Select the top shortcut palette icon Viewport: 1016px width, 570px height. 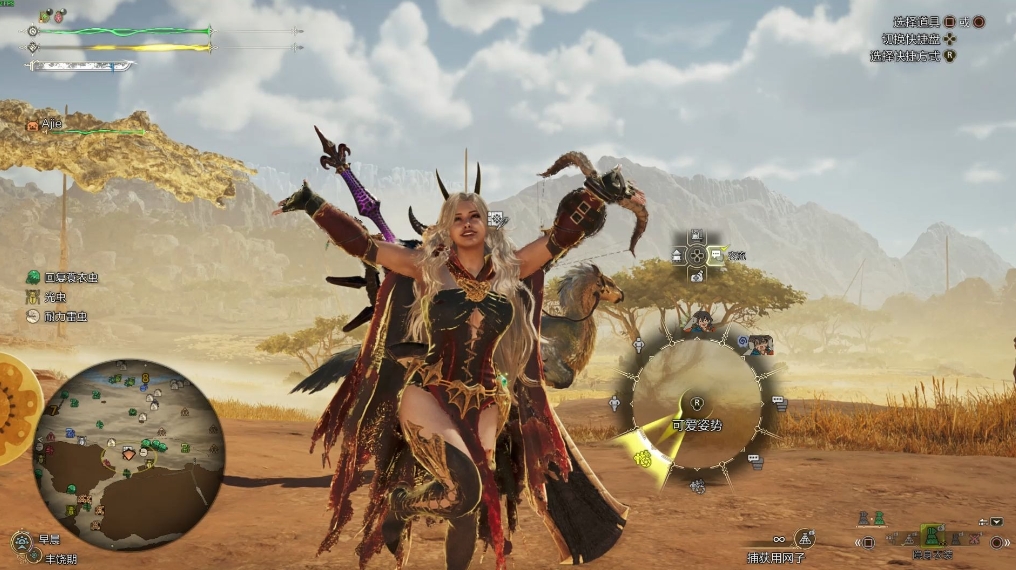pos(697,237)
